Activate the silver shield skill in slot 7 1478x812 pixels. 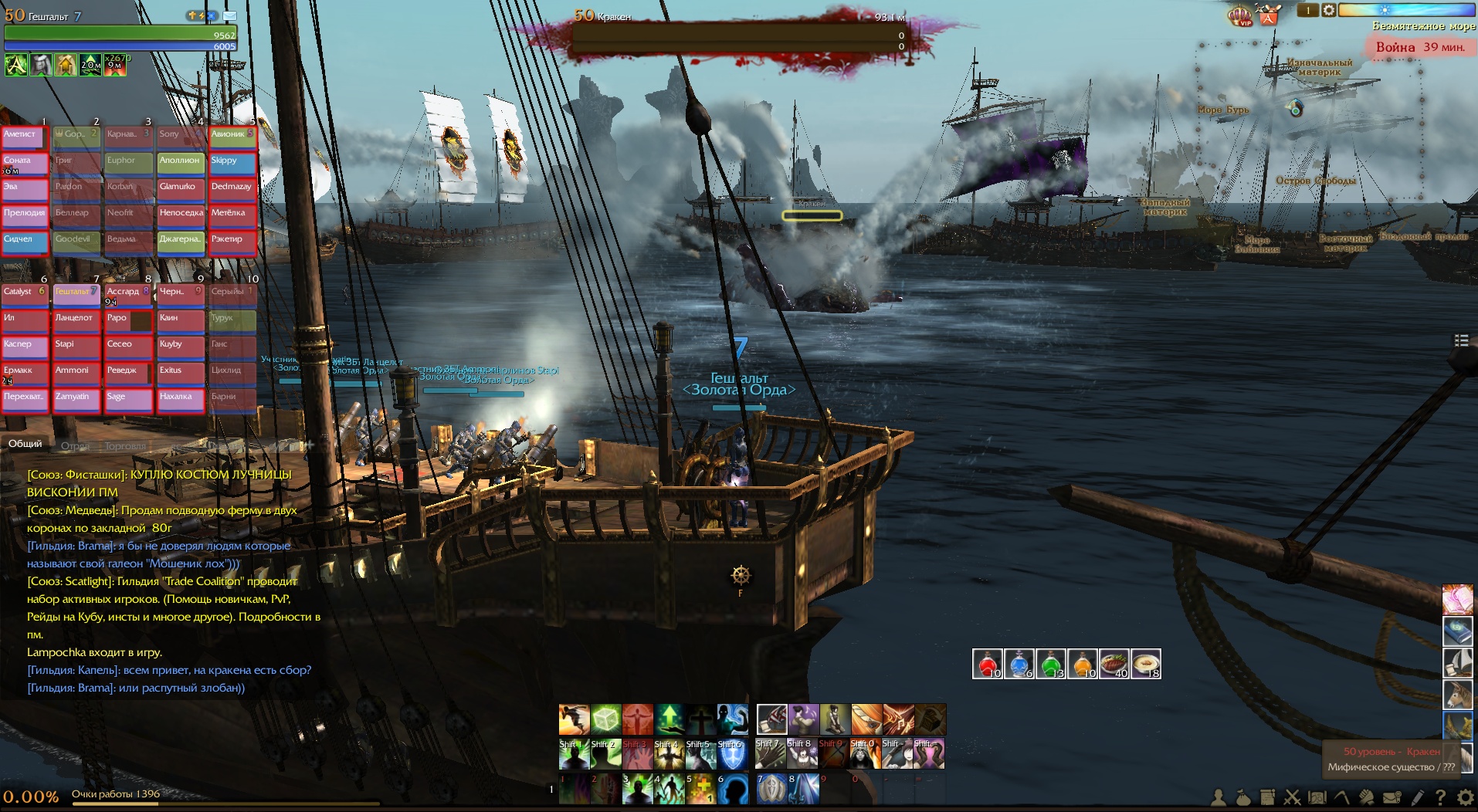tap(771, 789)
